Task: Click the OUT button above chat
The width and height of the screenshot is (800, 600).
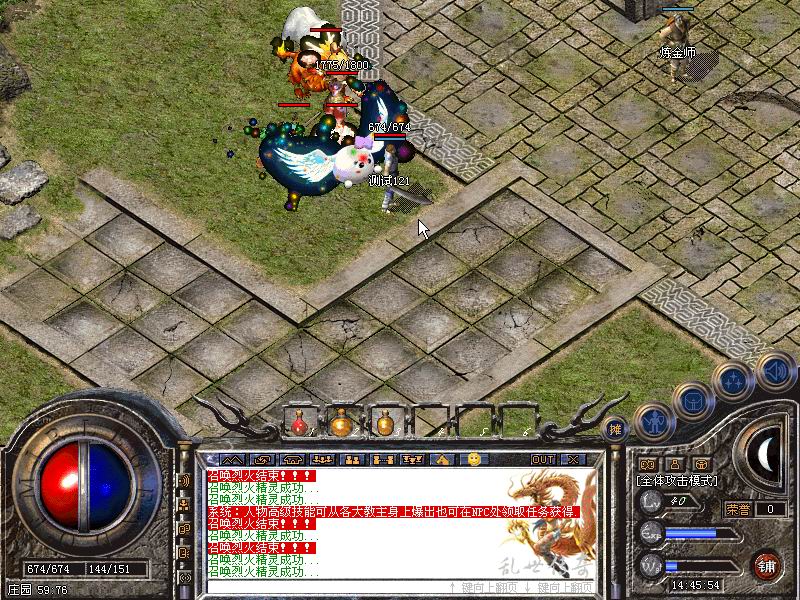Action: click(x=542, y=459)
